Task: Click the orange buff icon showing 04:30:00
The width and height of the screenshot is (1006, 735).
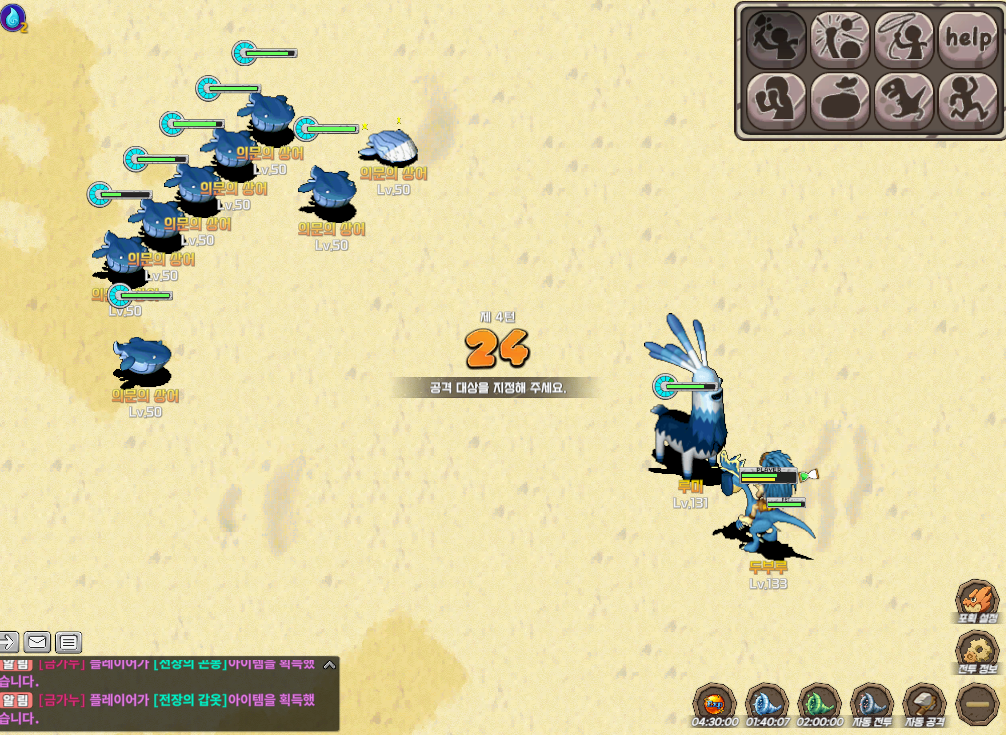Action: (x=715, y=703)
